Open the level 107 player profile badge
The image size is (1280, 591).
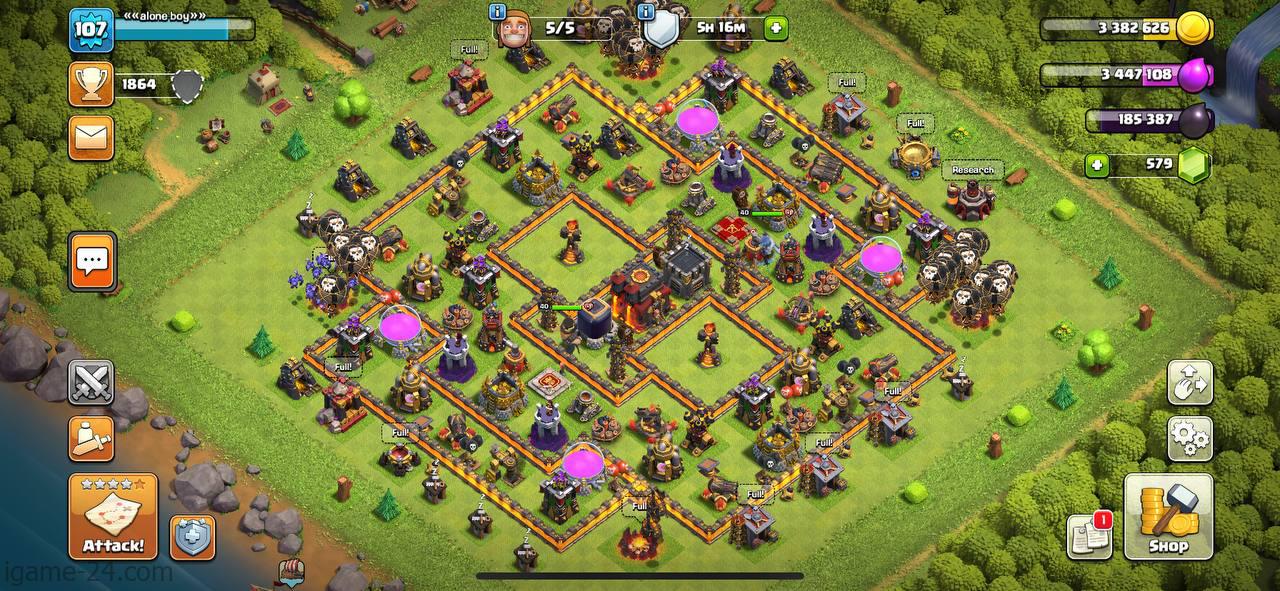(x=90, y=30)
